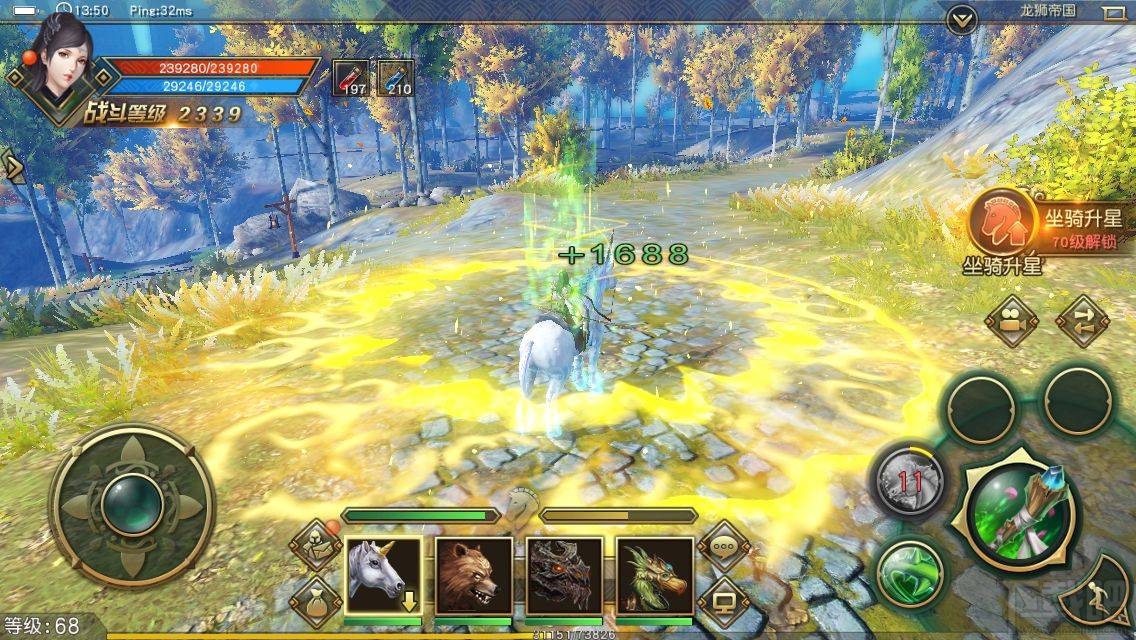Expand the left side arrow panel

(12, 165)
